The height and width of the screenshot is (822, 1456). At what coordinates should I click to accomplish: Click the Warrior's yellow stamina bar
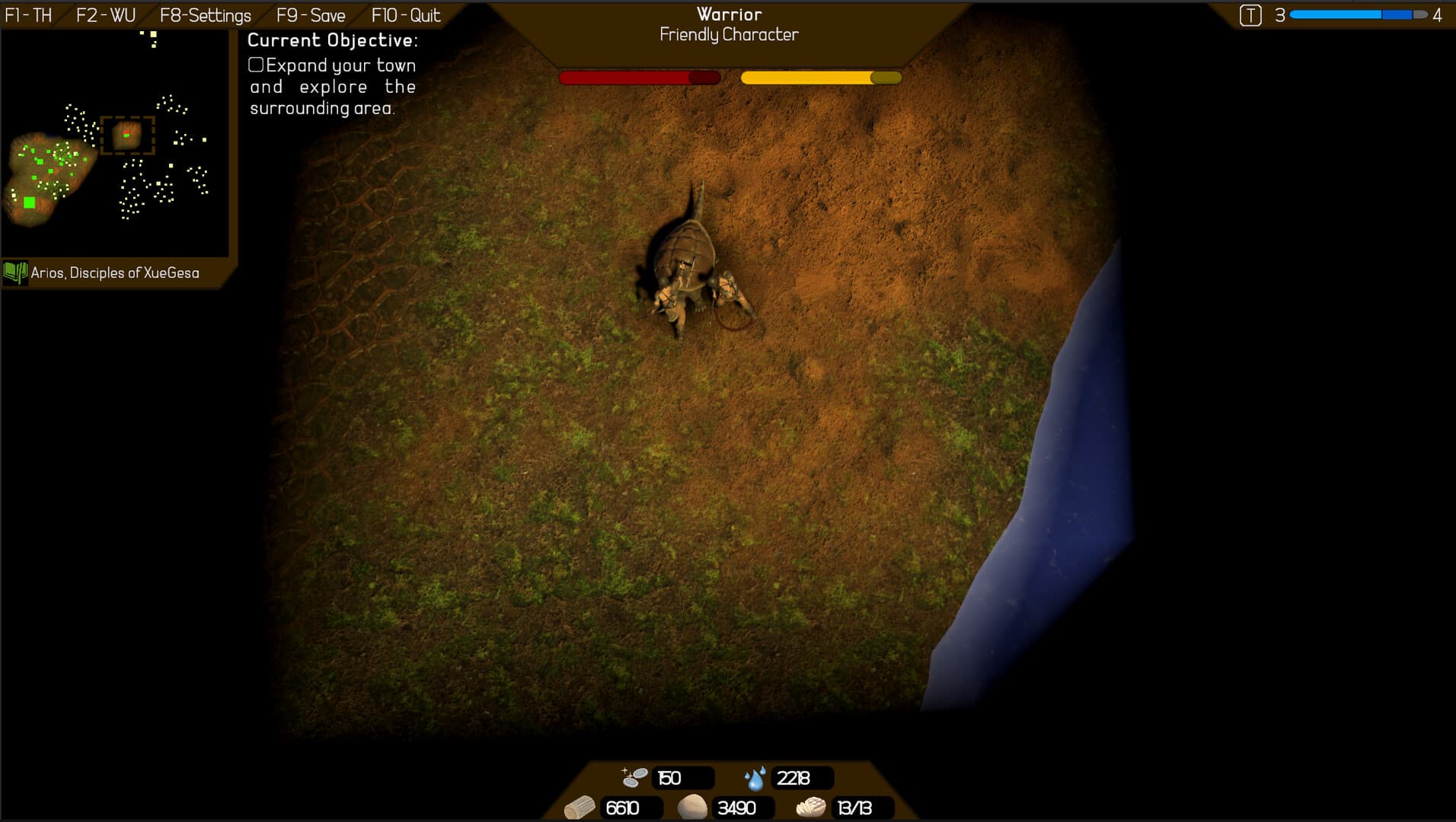tap(821, 77)
